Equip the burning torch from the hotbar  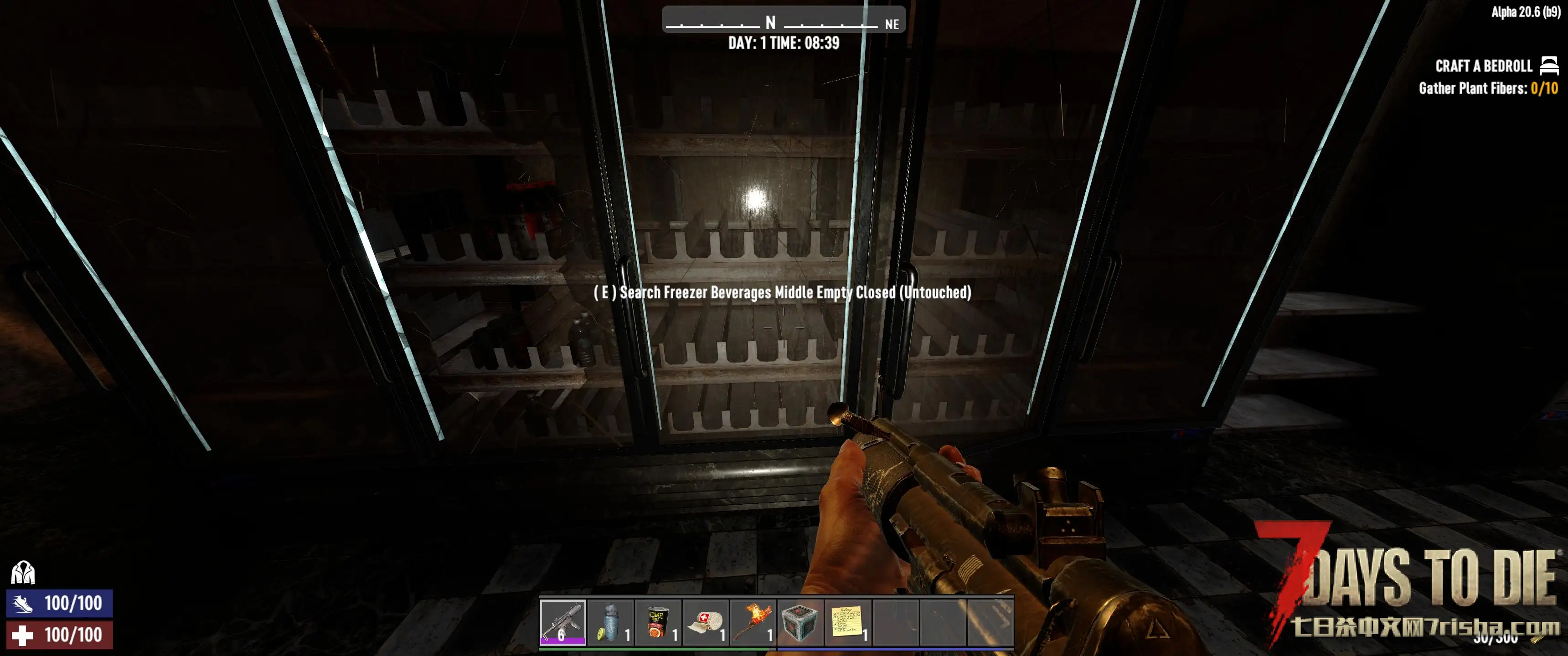(x=753, y=622)
